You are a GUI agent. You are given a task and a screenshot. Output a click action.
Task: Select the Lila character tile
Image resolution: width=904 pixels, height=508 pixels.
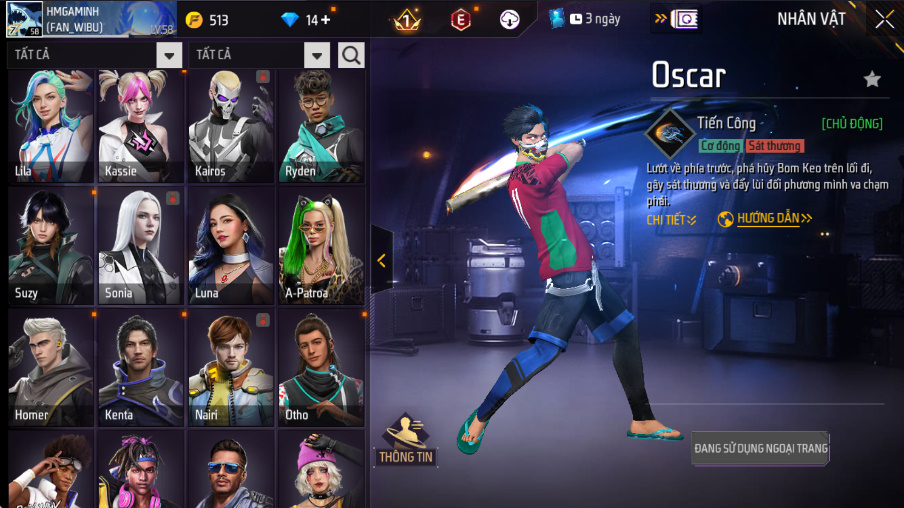(x=51, y=125)
